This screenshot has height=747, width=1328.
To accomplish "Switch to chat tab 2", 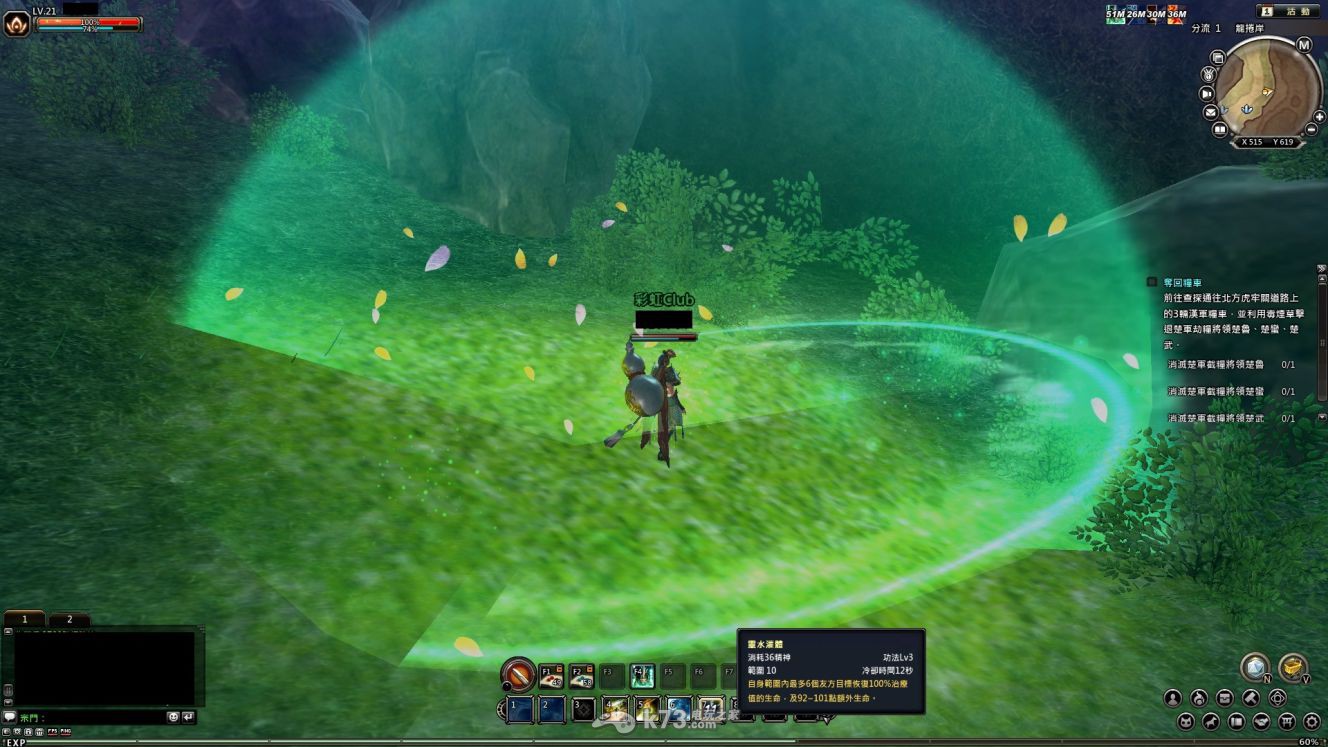I will (70, 620).
